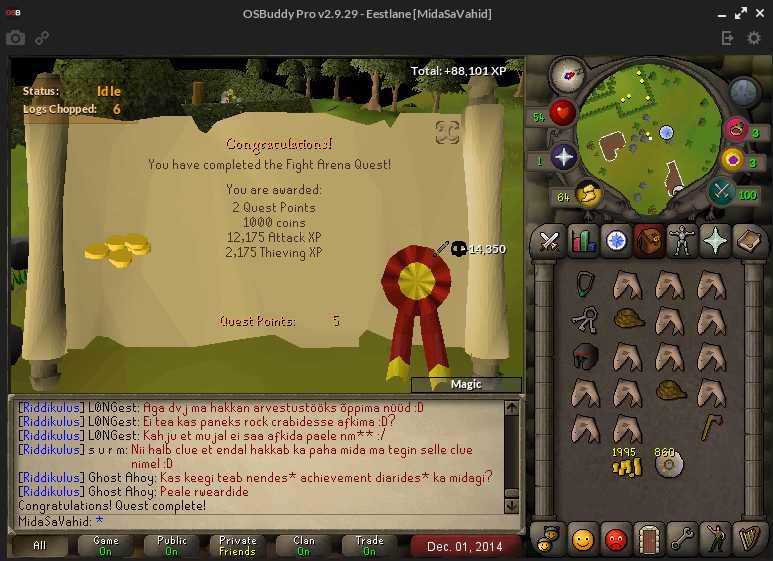
Task: Open the Options wrench tab
Action: pos(682,539)
